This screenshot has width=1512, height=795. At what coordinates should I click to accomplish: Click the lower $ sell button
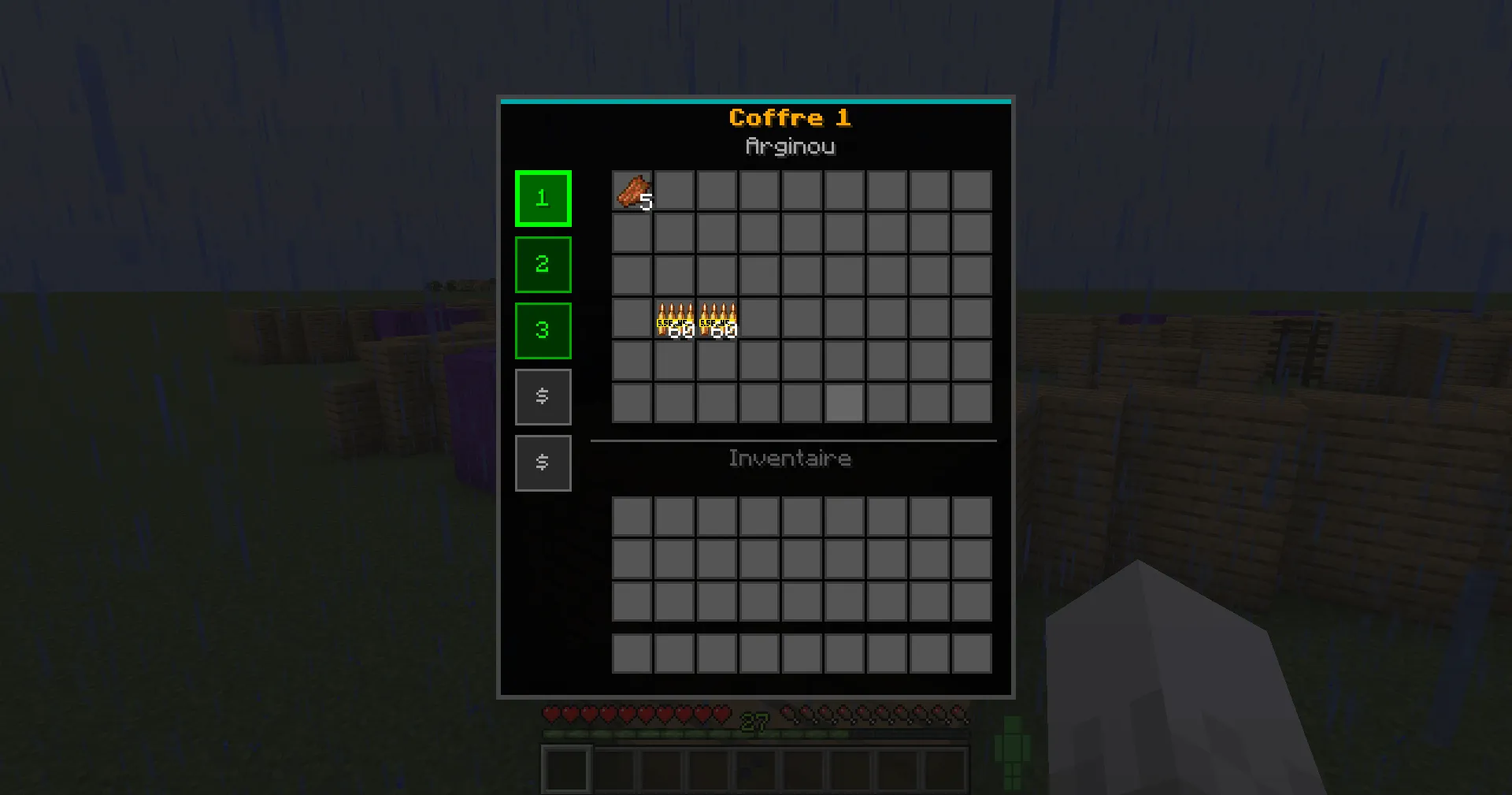(x=543, y=463)
